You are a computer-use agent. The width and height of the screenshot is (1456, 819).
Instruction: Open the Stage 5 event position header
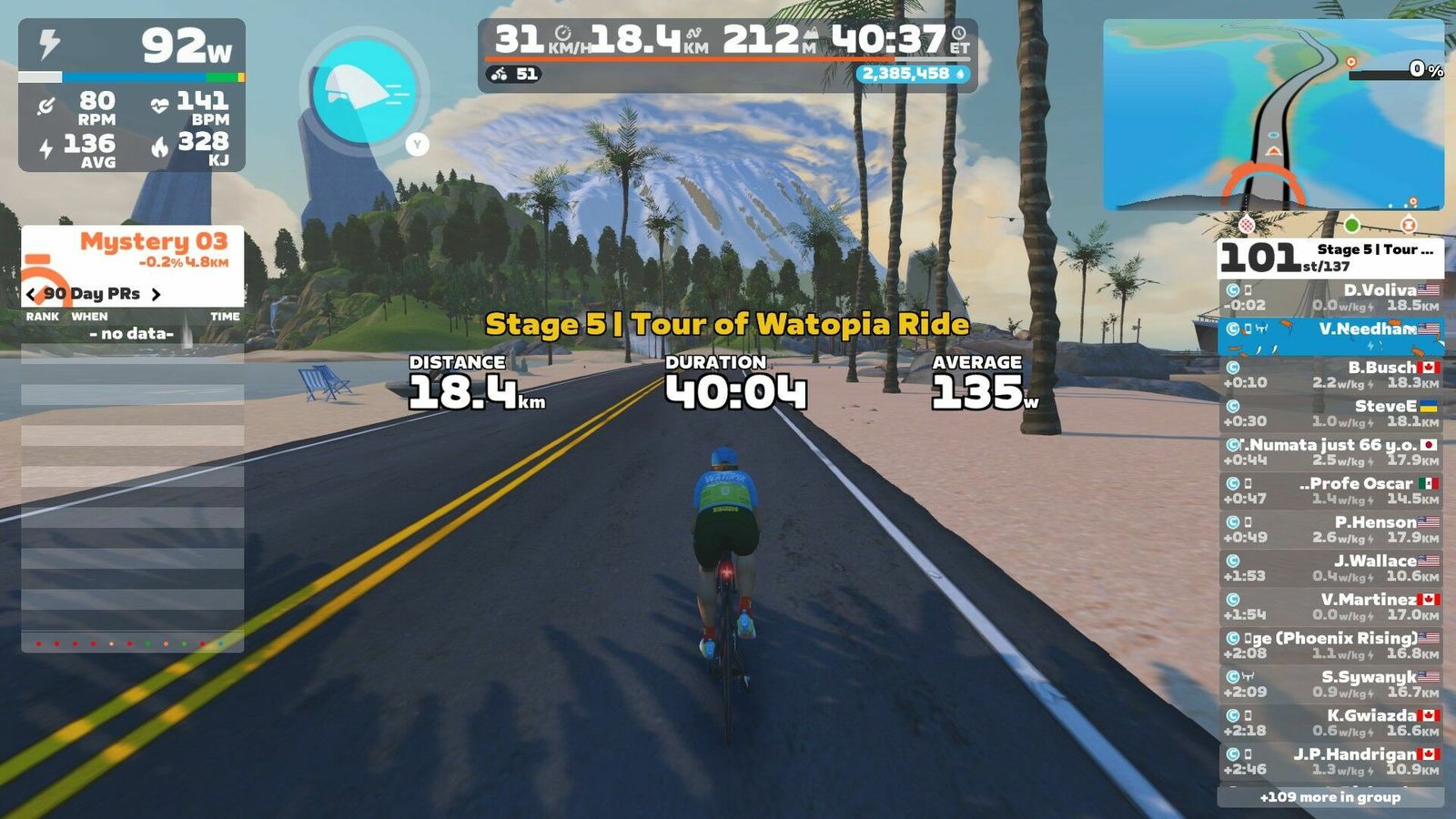(x=1330, y=258)
